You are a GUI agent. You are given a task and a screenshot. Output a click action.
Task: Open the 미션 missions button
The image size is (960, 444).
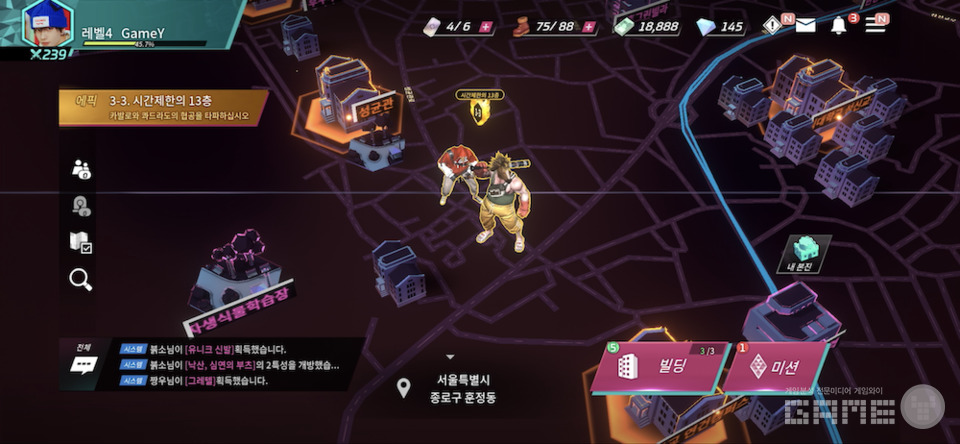(x=774, y=367)
